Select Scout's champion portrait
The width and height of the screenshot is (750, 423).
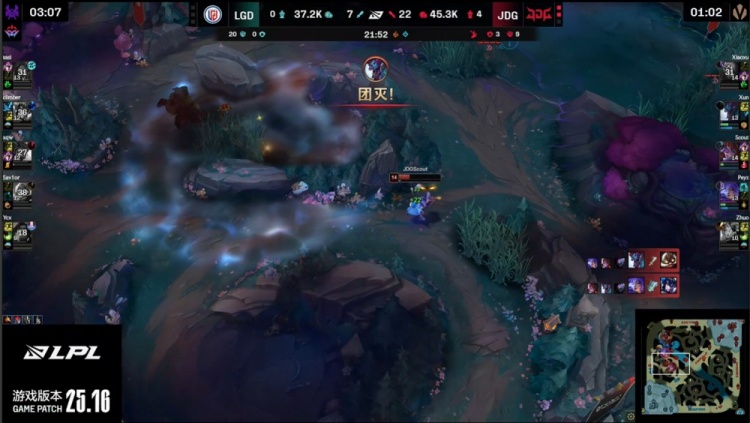pos(730,153)
